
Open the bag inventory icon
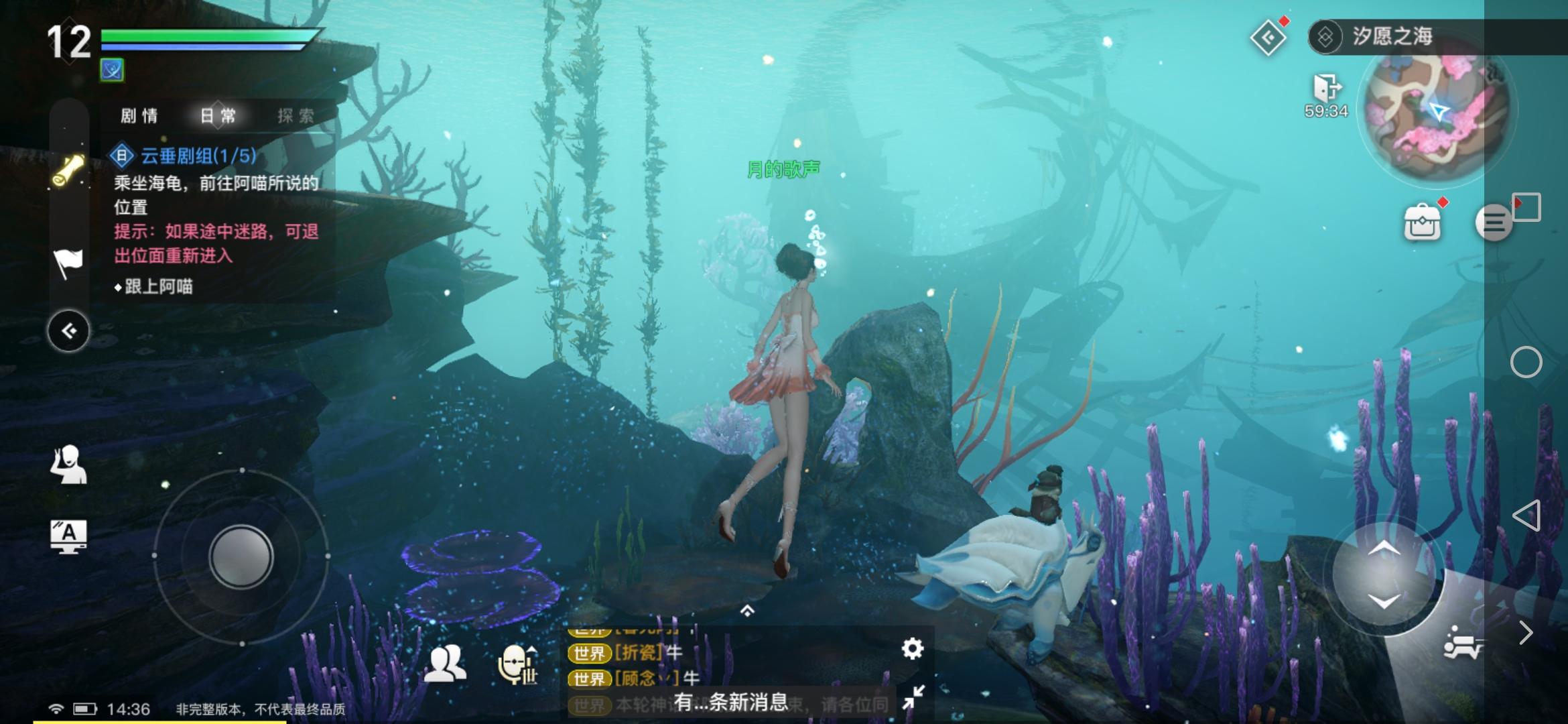(x=1422, y=223)
